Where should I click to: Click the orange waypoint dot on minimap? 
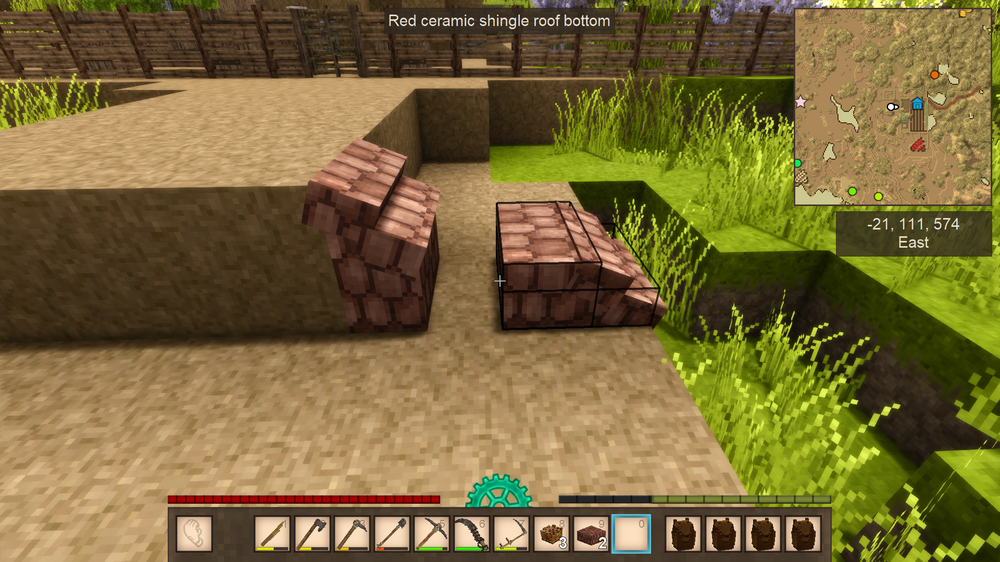(935, 74)
